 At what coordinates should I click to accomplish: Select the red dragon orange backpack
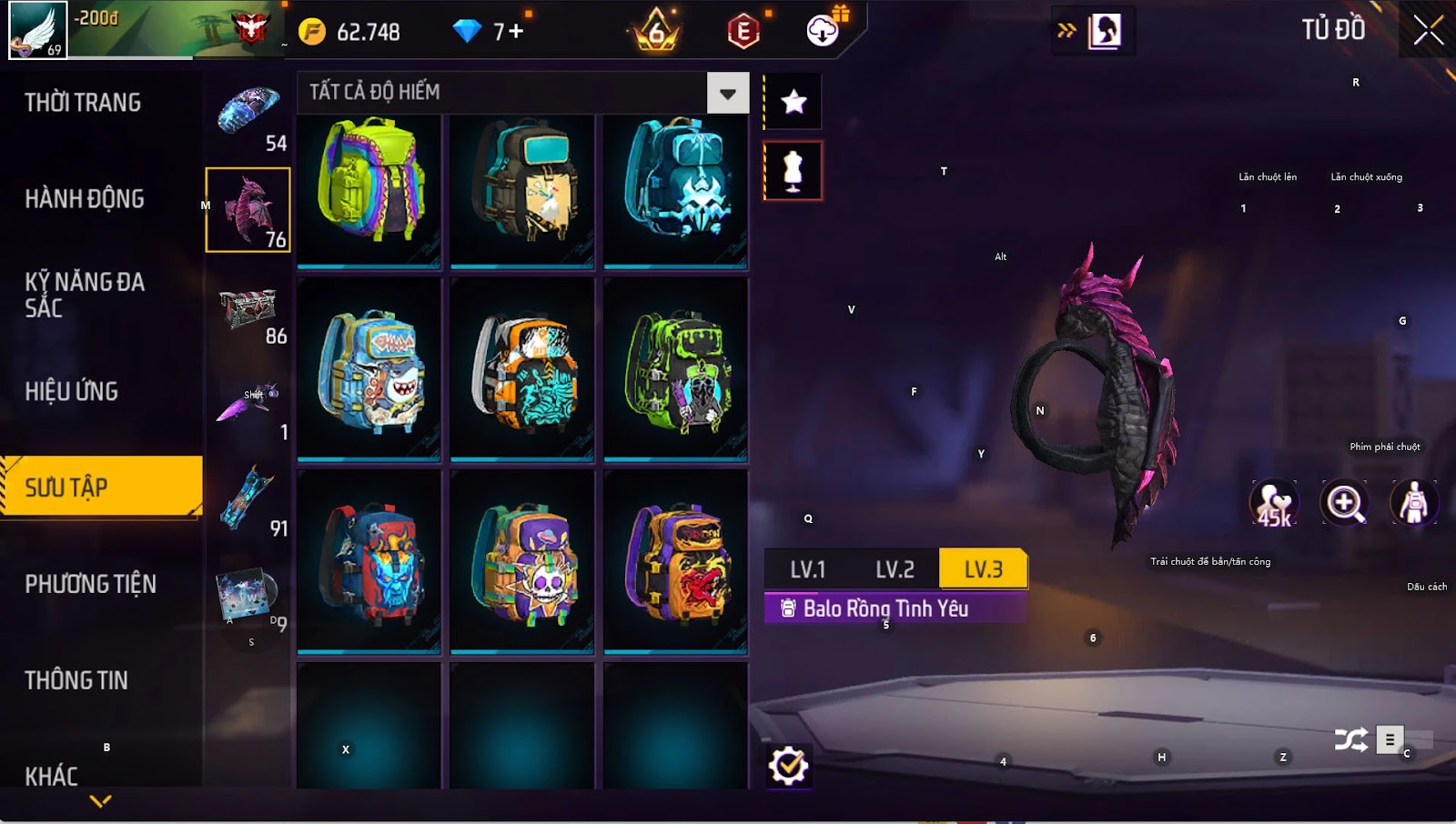pos(675,562)
